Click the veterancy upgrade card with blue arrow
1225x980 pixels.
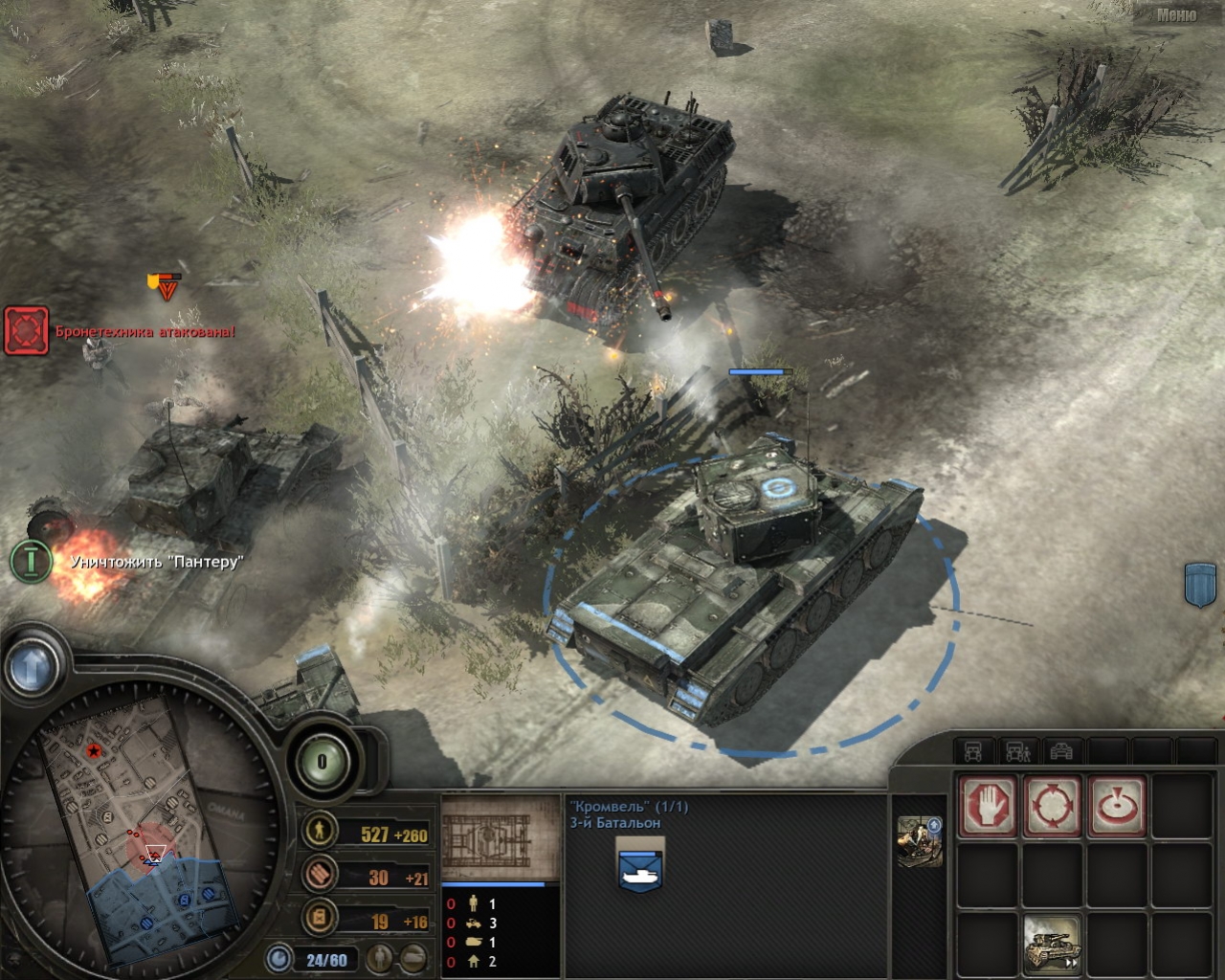(918, 842)
